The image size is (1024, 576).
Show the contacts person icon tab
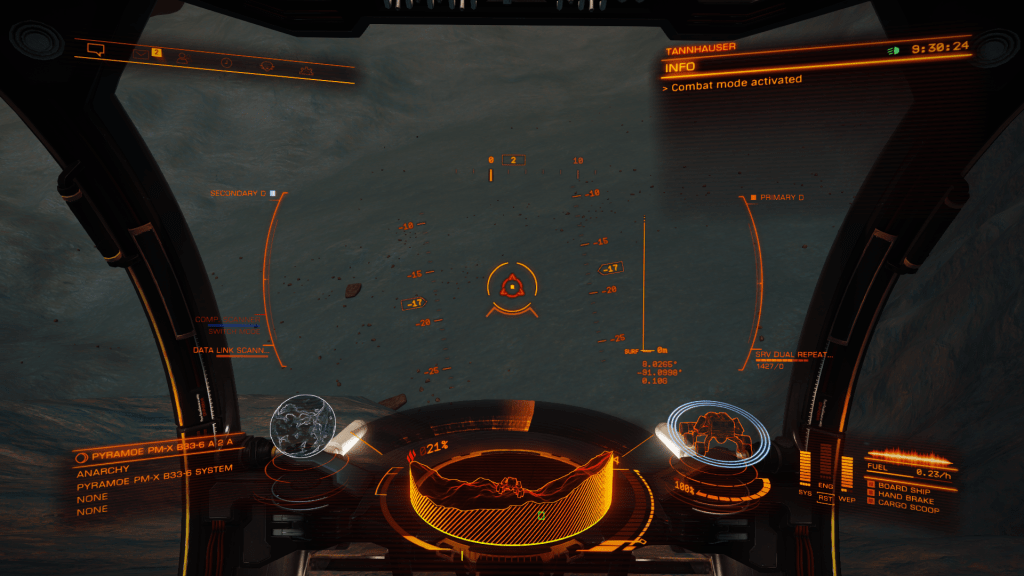coord(183,57)
